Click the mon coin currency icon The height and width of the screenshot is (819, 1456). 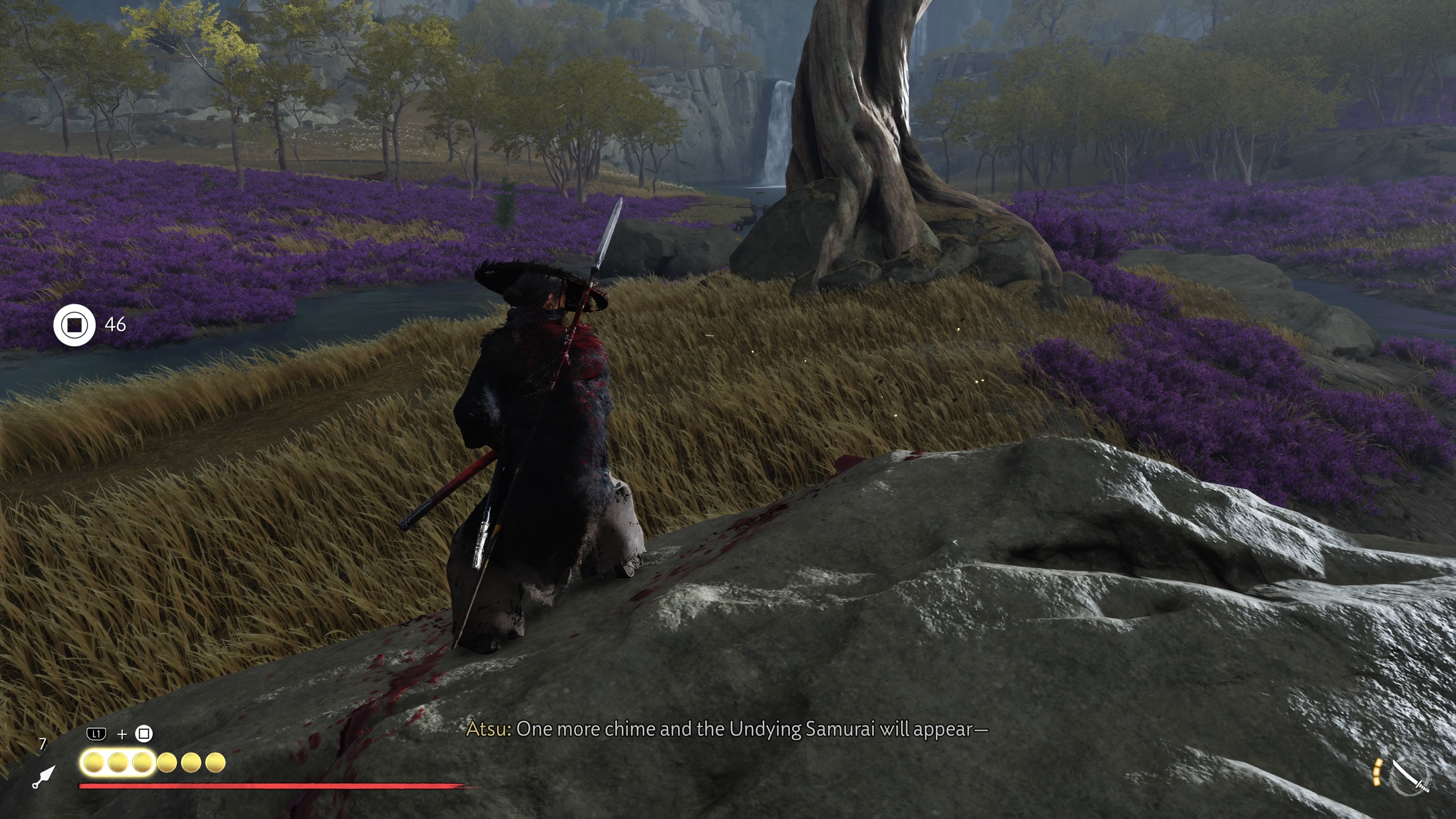pyautogui.click(x=75, y=325)
